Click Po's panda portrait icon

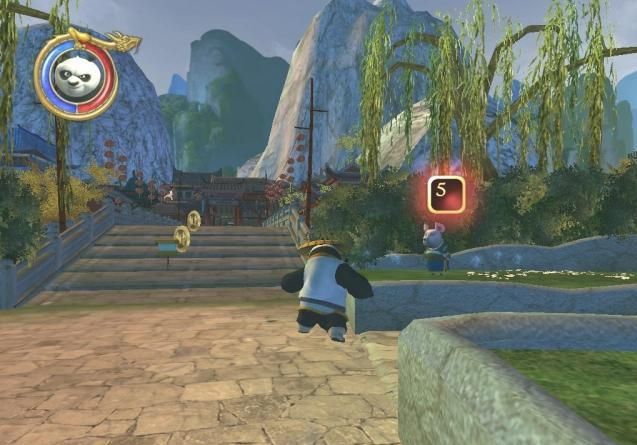coord(75,79)
